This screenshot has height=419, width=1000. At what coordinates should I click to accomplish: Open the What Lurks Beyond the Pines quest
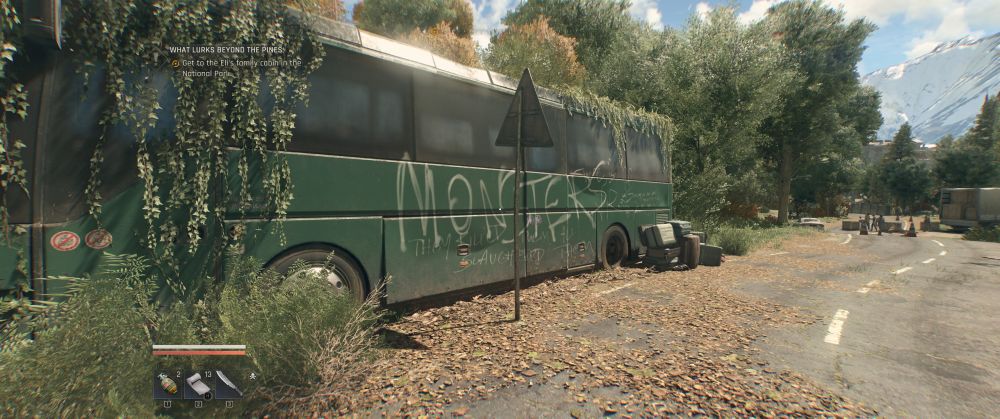tap(226, 49)
